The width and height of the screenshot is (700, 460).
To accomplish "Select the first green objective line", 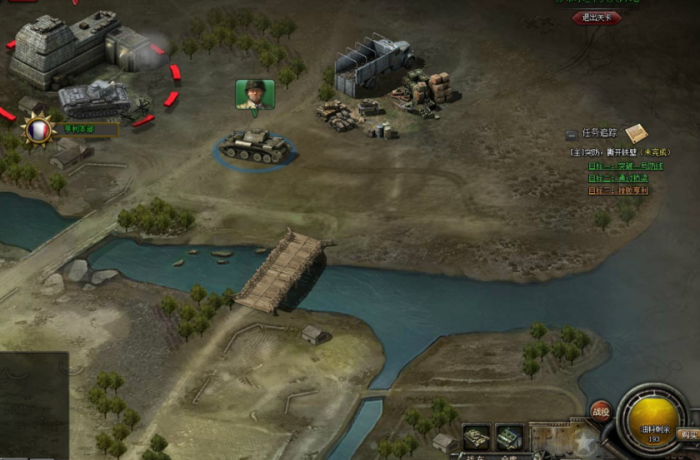I will [625, 166].
